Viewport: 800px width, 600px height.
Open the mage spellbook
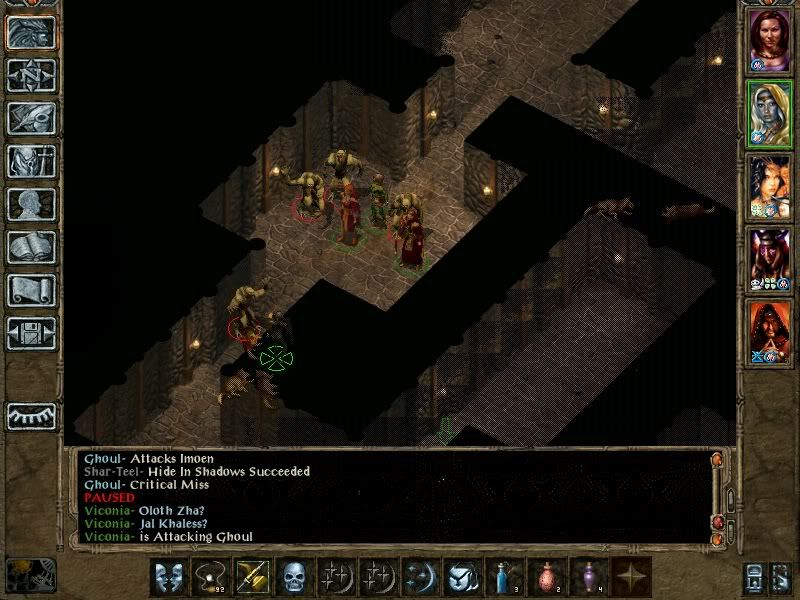(31, 247)
